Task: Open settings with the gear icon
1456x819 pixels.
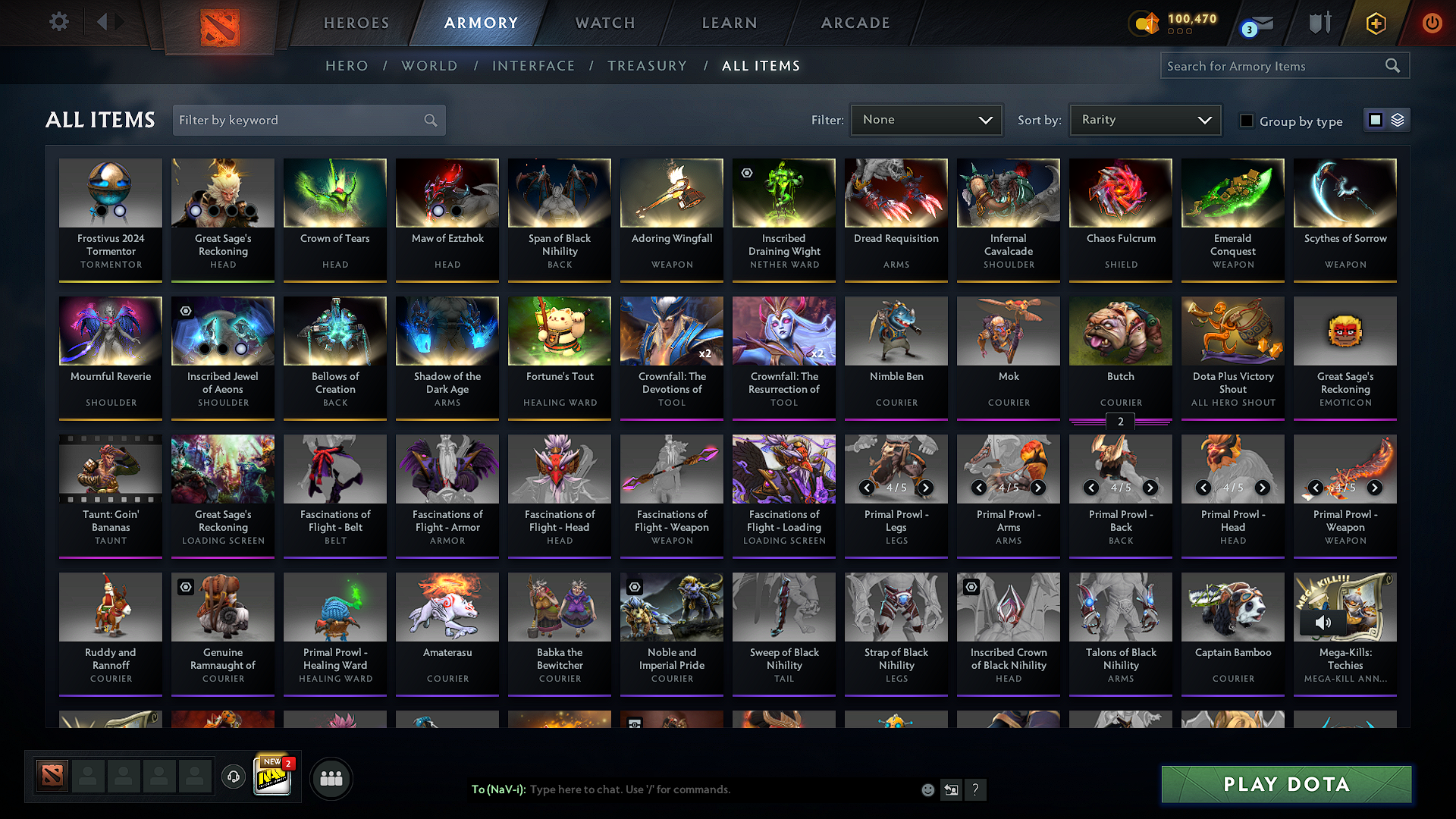Action: 58,22
